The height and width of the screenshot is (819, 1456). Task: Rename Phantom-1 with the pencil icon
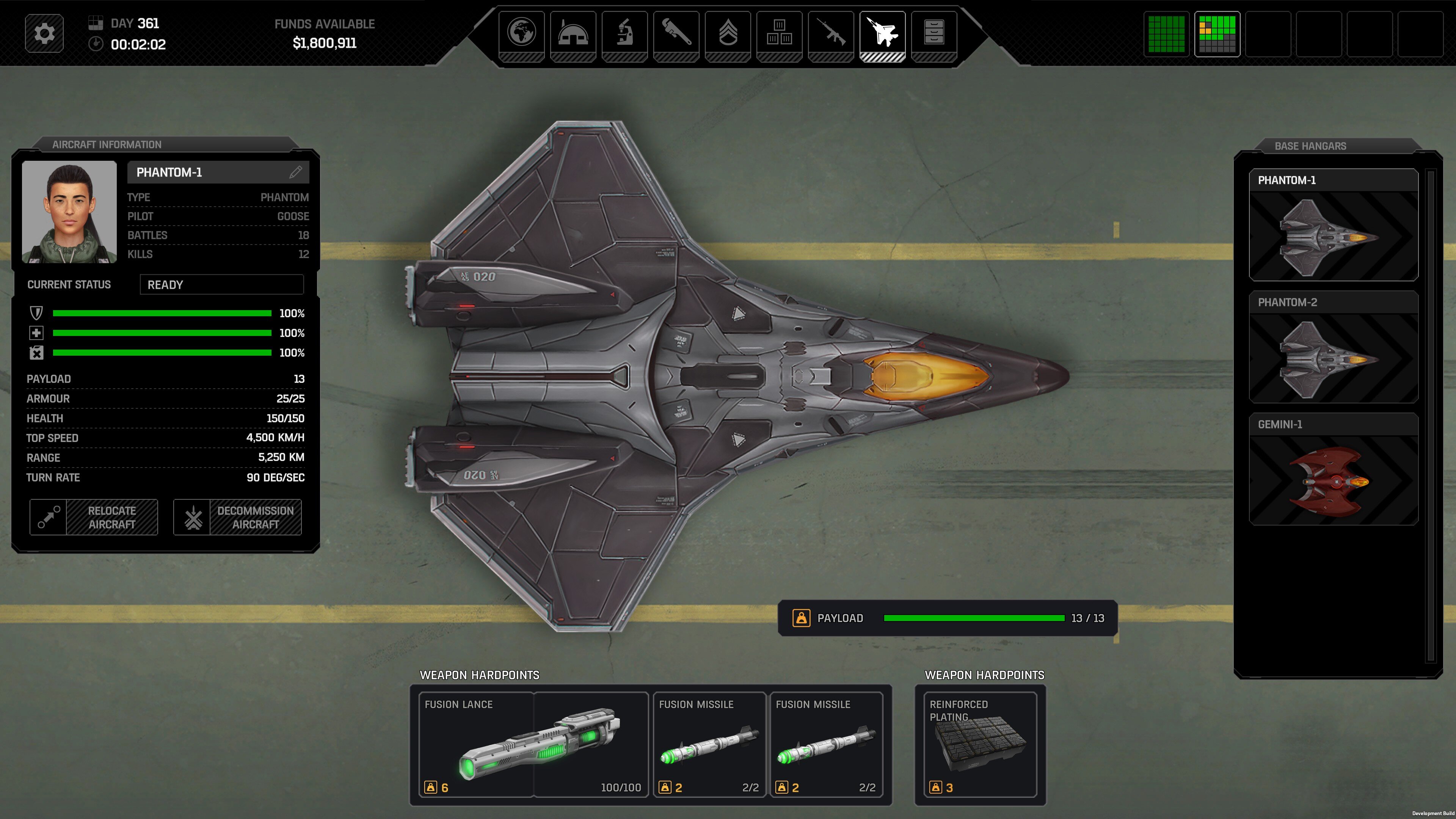tap(296, 173)
